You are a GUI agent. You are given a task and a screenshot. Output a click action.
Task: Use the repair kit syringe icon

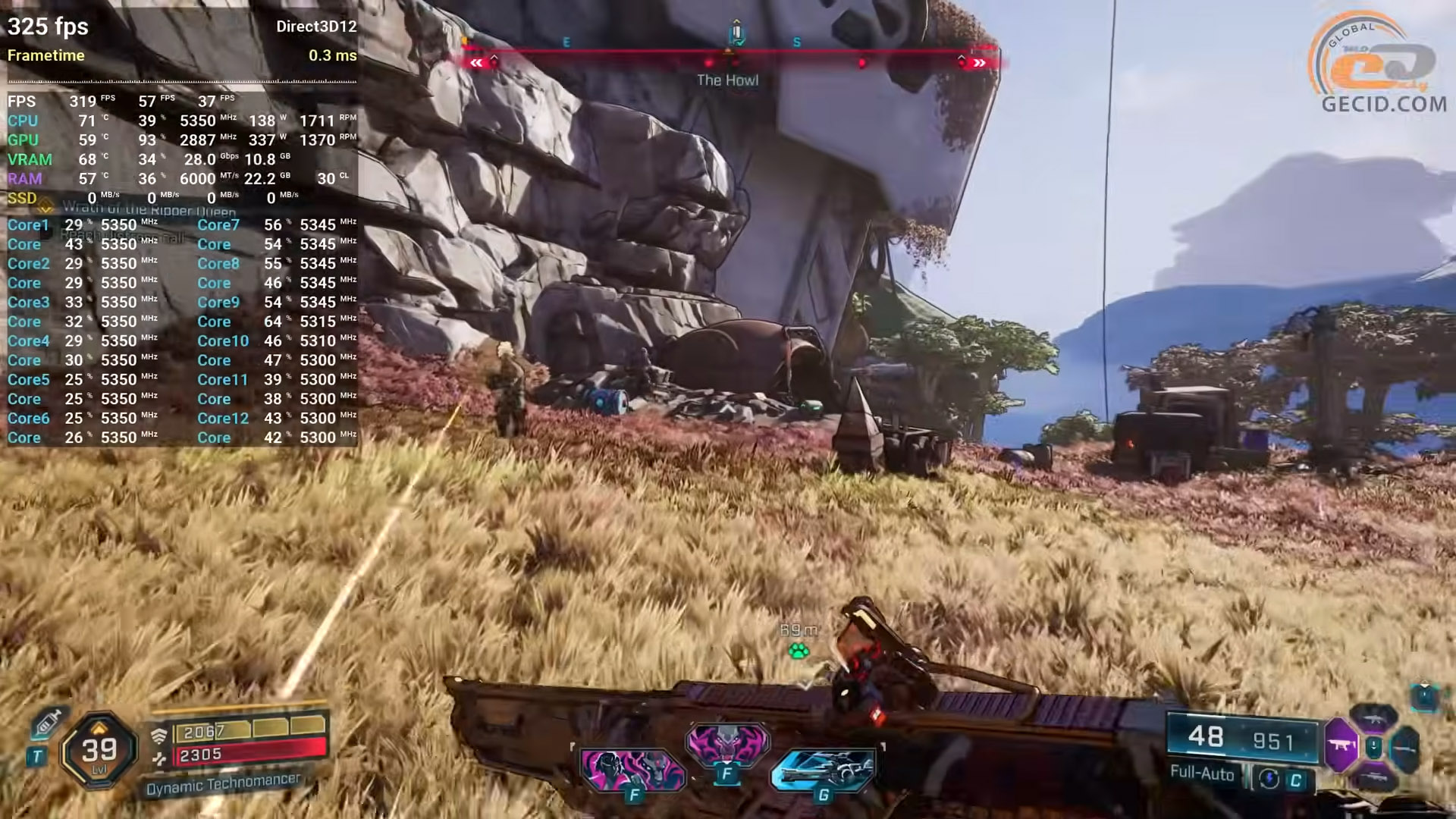[47, 723]
